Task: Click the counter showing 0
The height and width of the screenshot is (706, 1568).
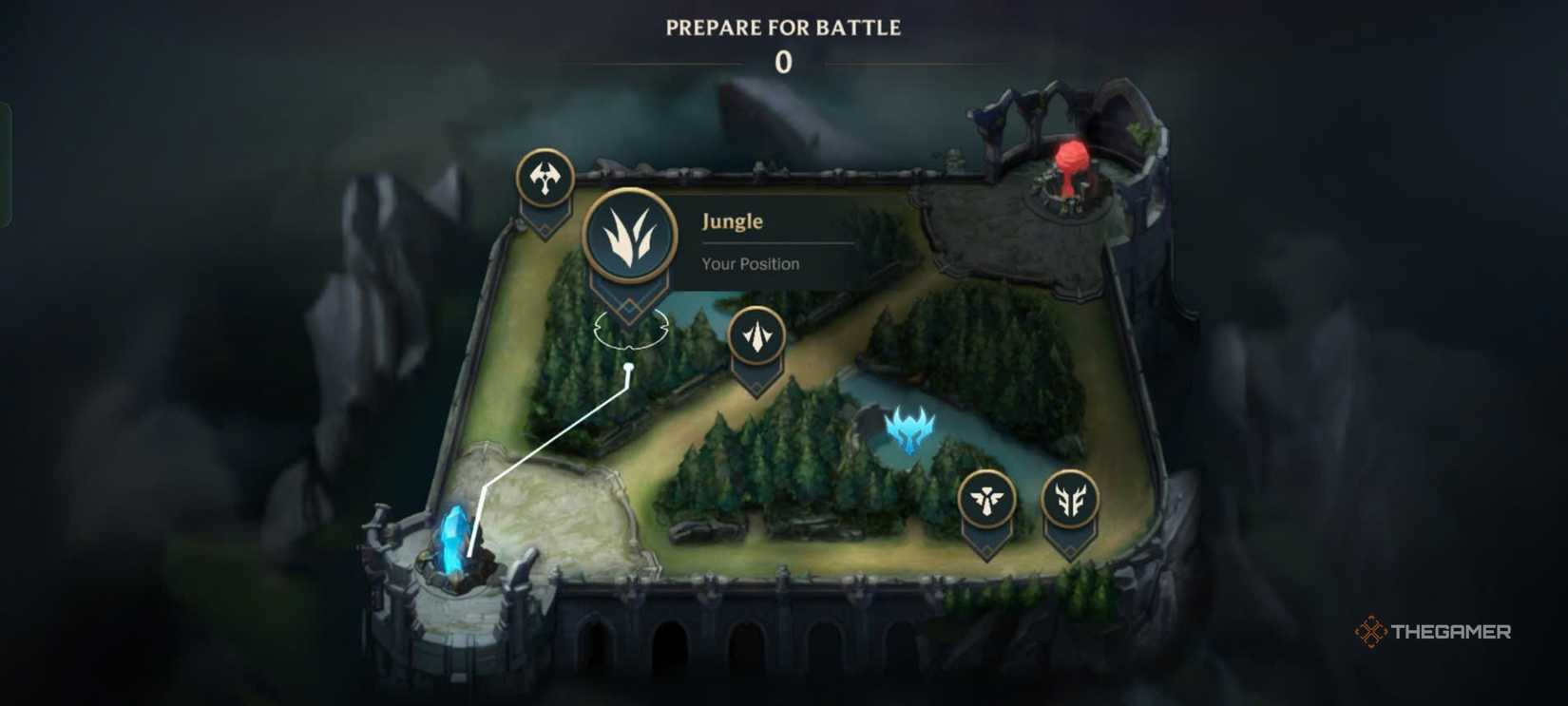Action: pyautogui.click(x=782, y=63)
